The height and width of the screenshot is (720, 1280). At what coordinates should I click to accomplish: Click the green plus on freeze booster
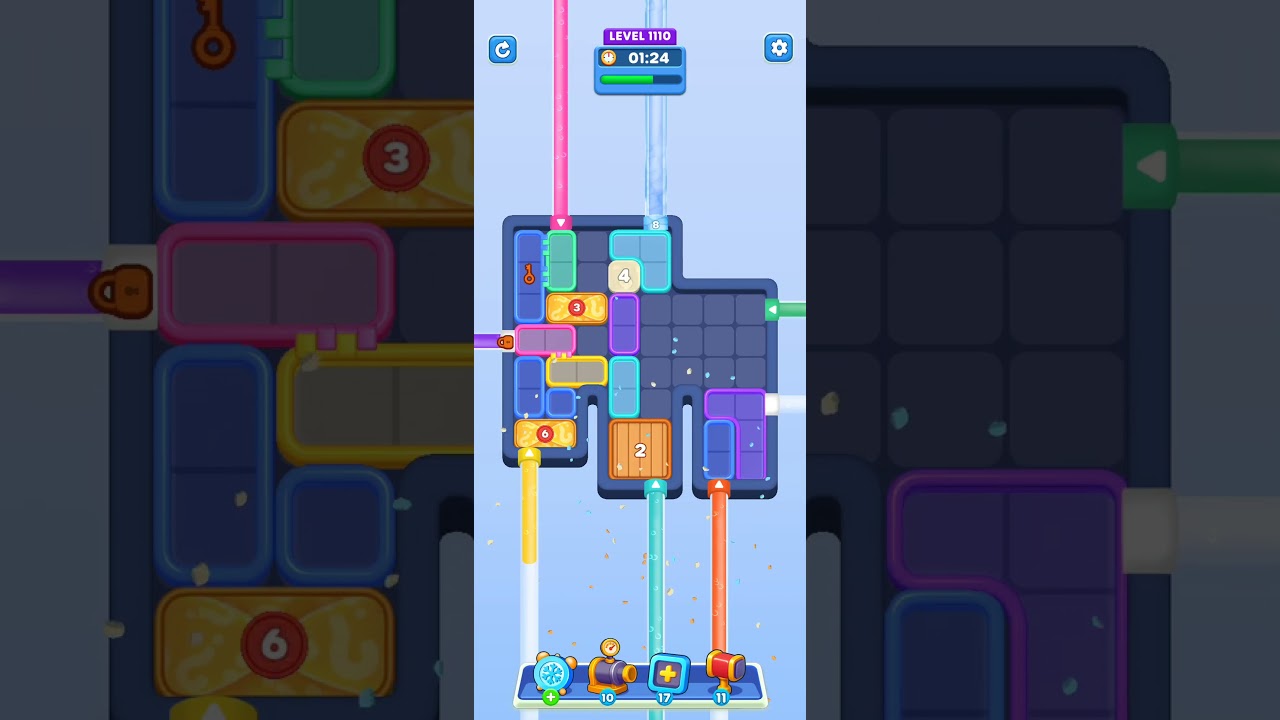point(549,698)
